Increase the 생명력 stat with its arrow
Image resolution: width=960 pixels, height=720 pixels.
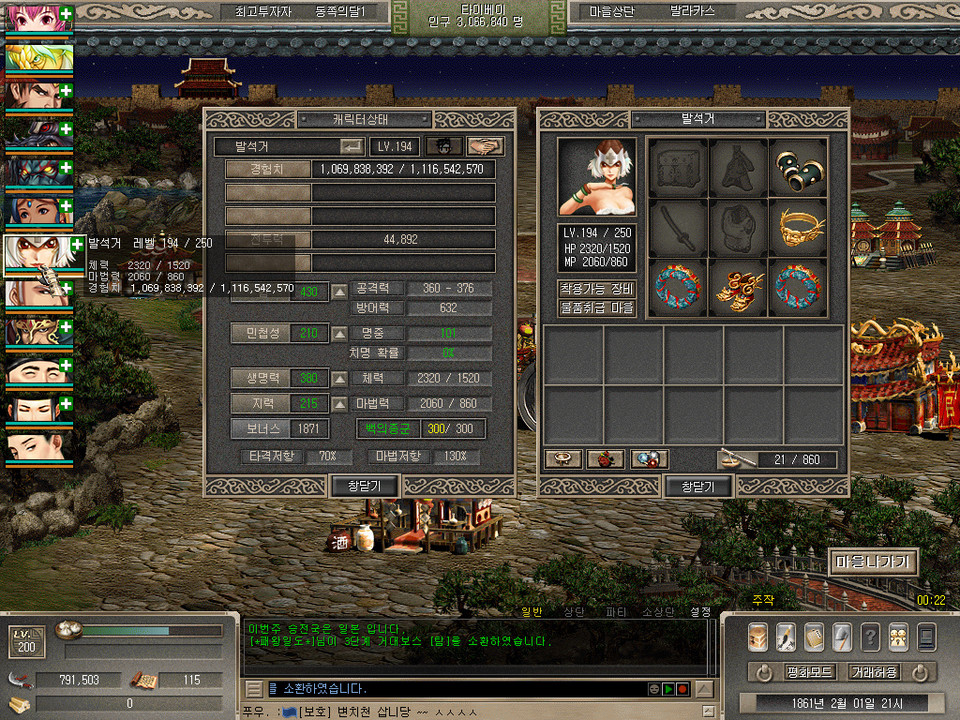coord(340,378)
